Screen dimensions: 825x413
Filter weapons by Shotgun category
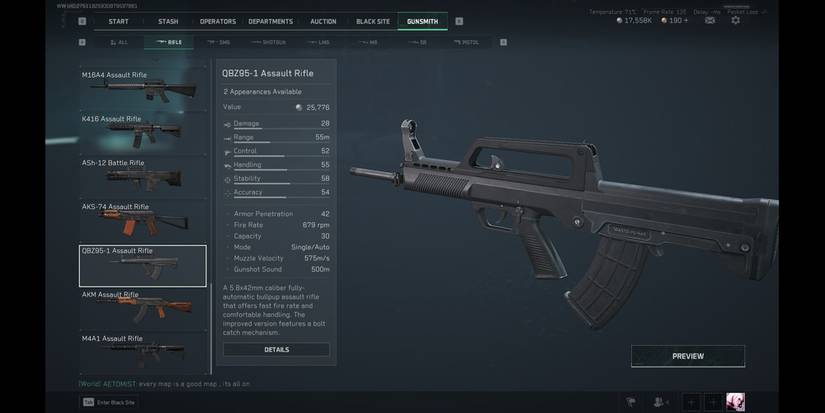tap(270, 43)
